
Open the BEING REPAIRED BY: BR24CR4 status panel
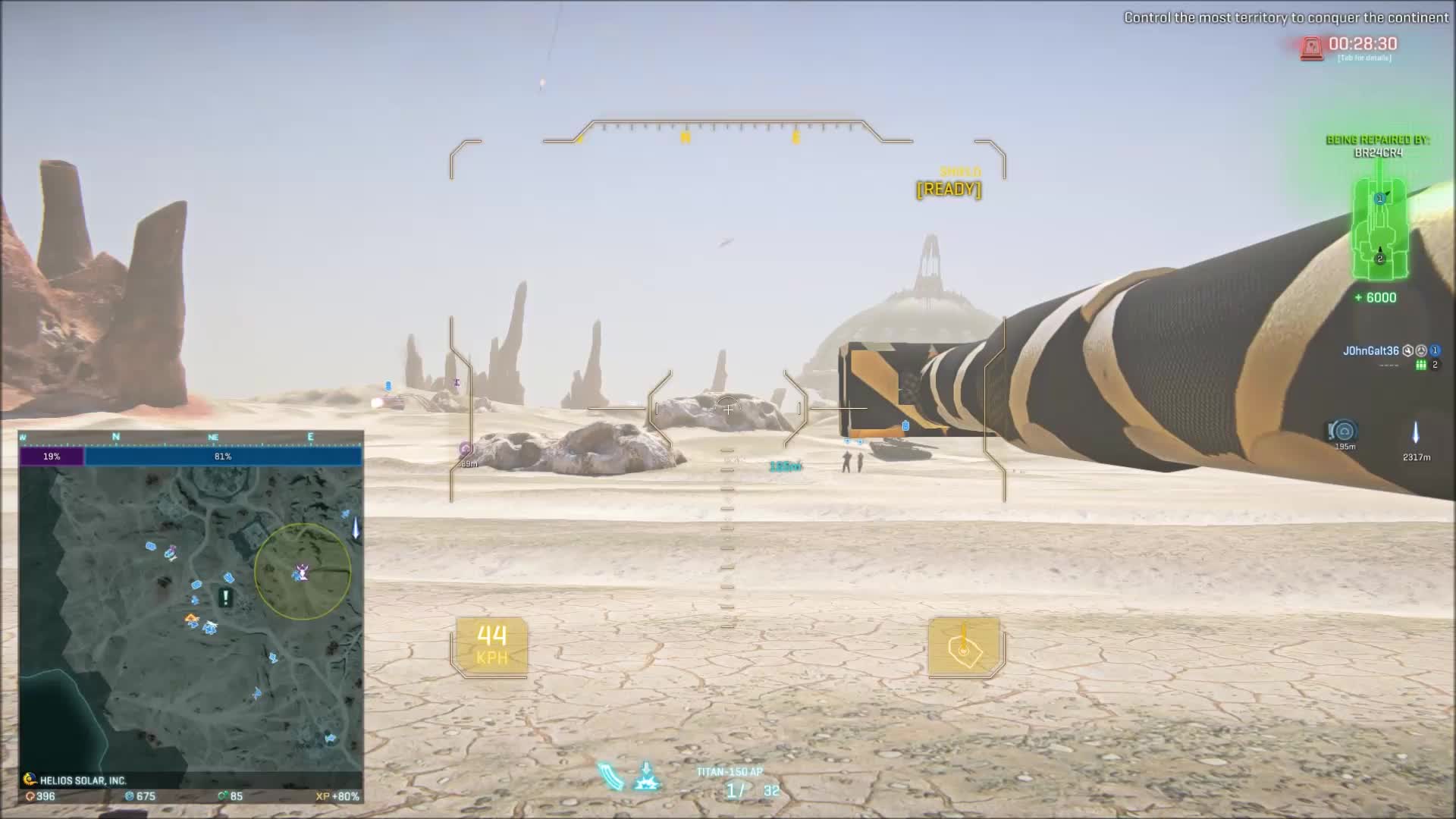pos(1378,144)
